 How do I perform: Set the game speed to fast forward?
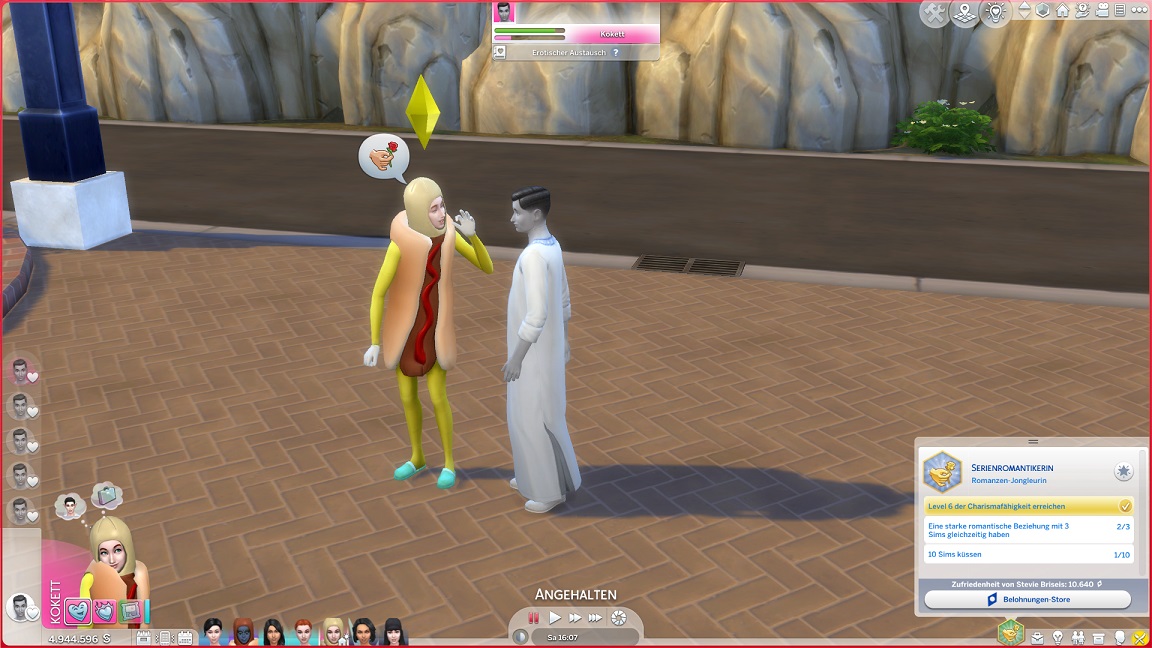(x=575, y=618)
